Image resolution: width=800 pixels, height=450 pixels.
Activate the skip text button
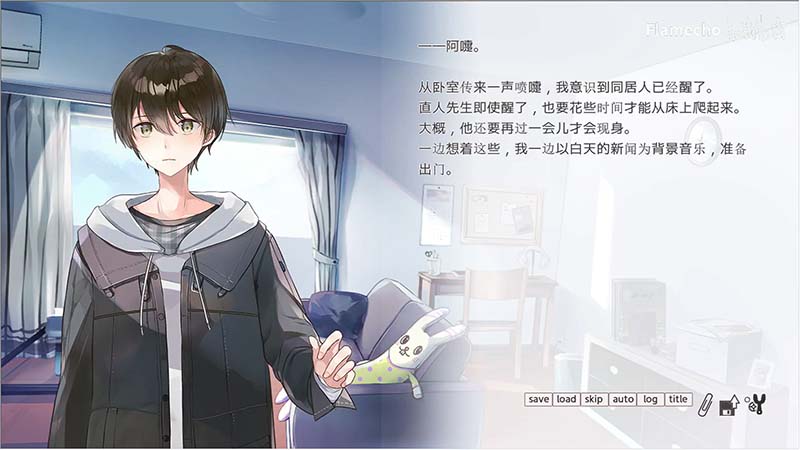(594, 399)
